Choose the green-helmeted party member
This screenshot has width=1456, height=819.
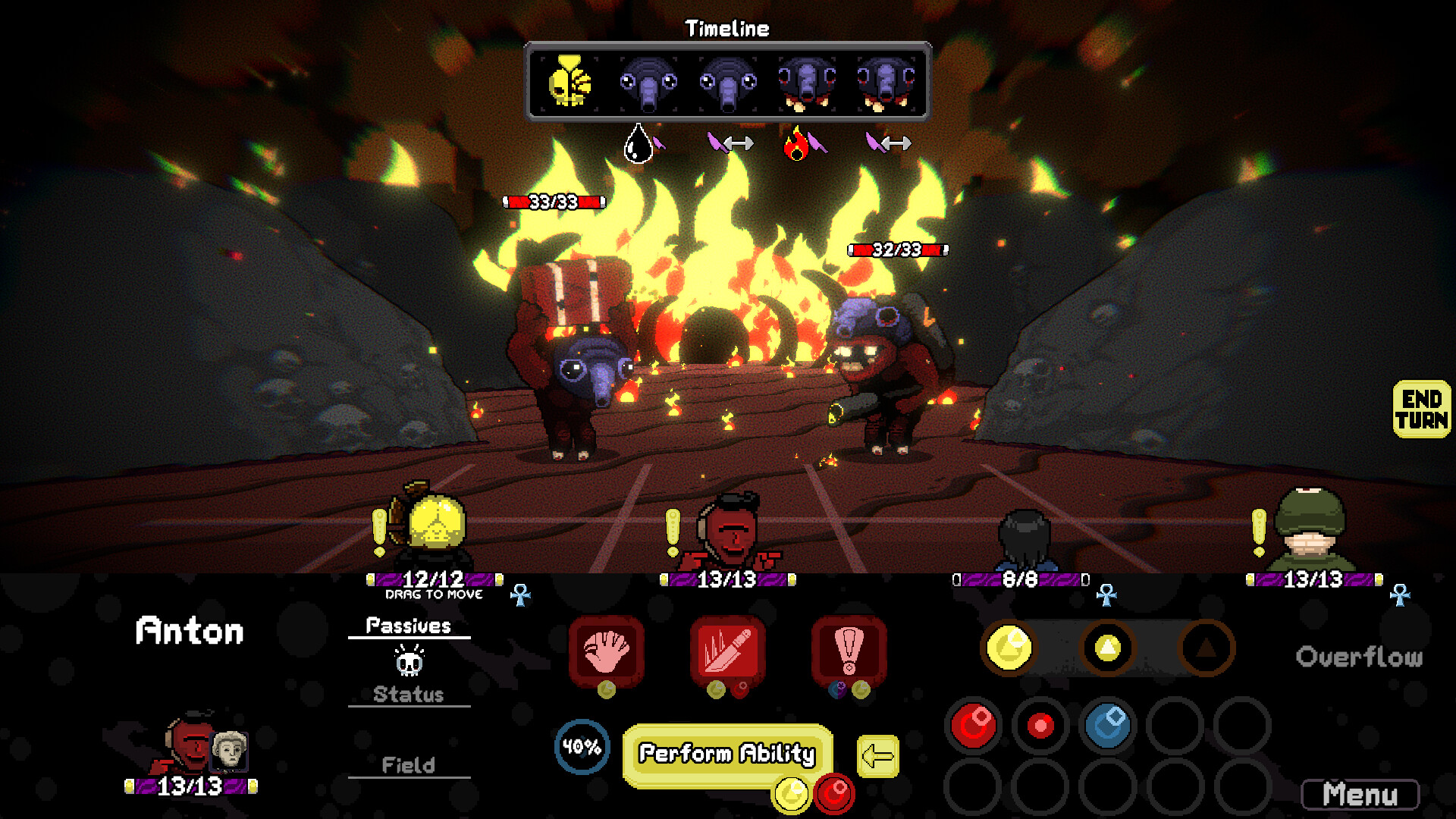pyautogui.click(x=1312, y=531)
